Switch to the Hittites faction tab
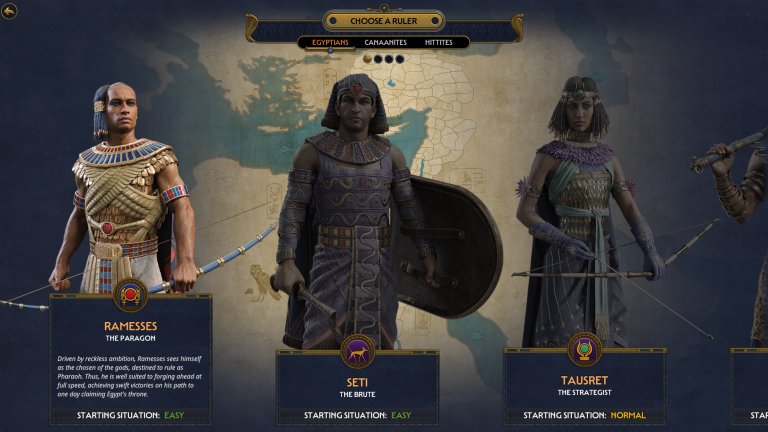Screen dimensions: 768x432 pos(438,43)
